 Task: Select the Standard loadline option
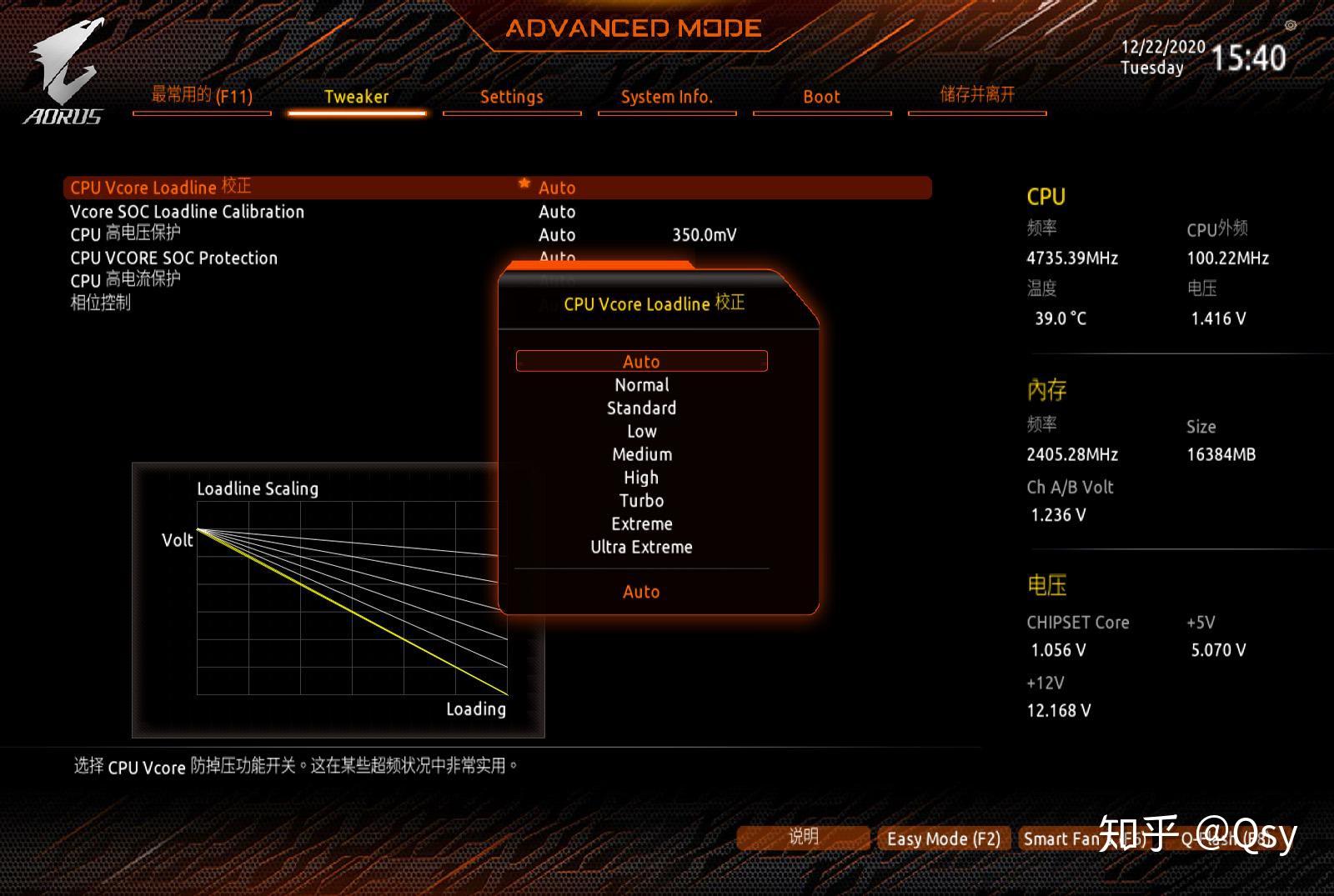(641, 408)
